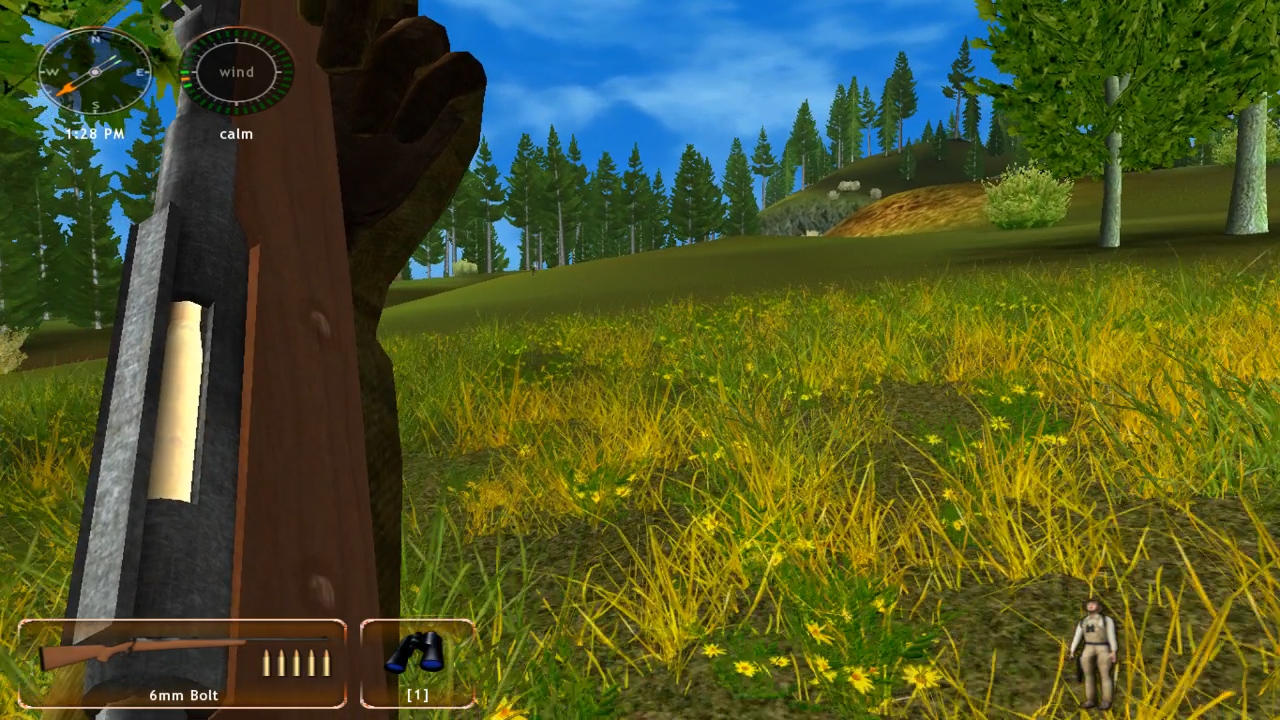Select the rifle slot labeled 6mm Bolt
This screenshot has height=720, width=1280.
183,695
